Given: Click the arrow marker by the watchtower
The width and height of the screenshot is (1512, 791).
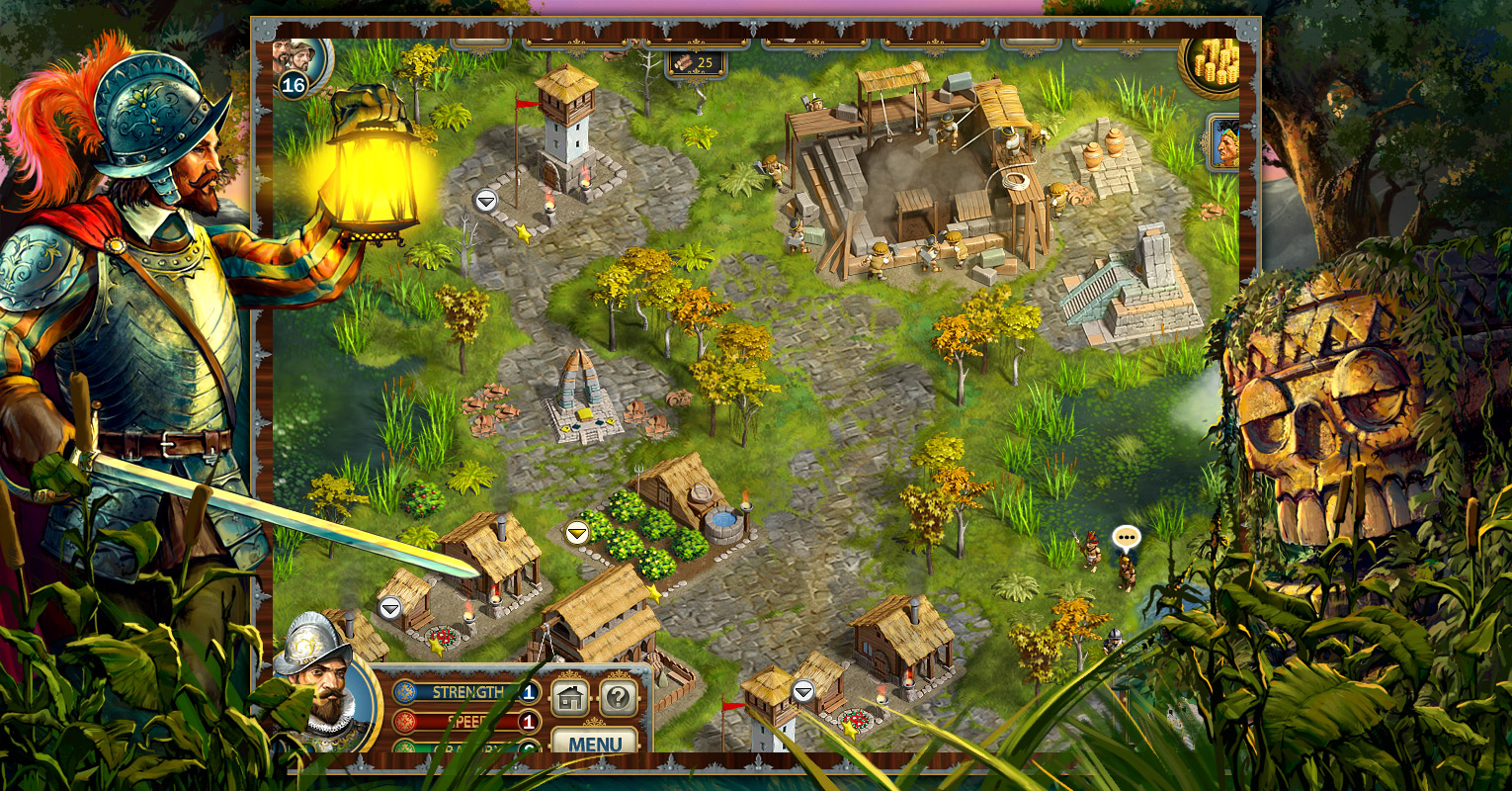Looking at the screenshot, I should (x=485, y=201).
